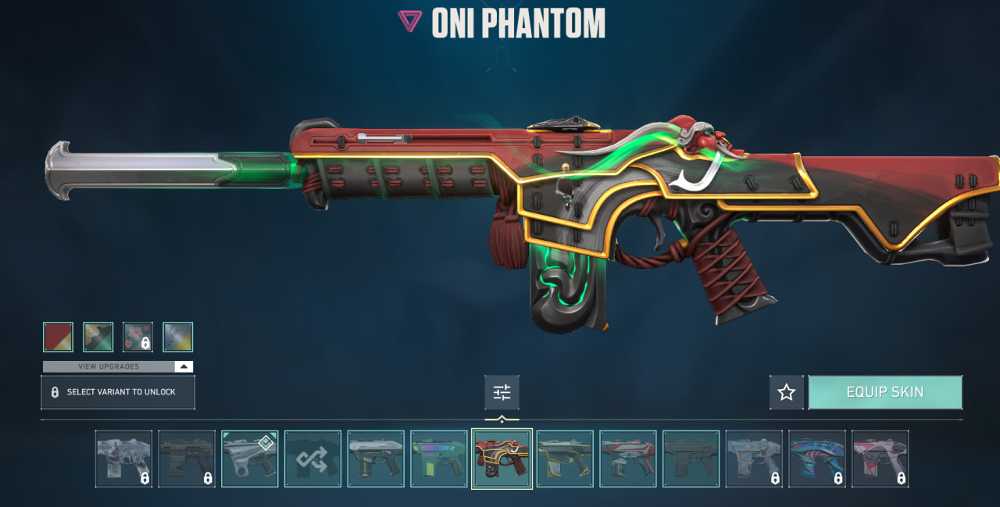
Task: Select the red and gold color variant
Action: click(x=58, y=337)
